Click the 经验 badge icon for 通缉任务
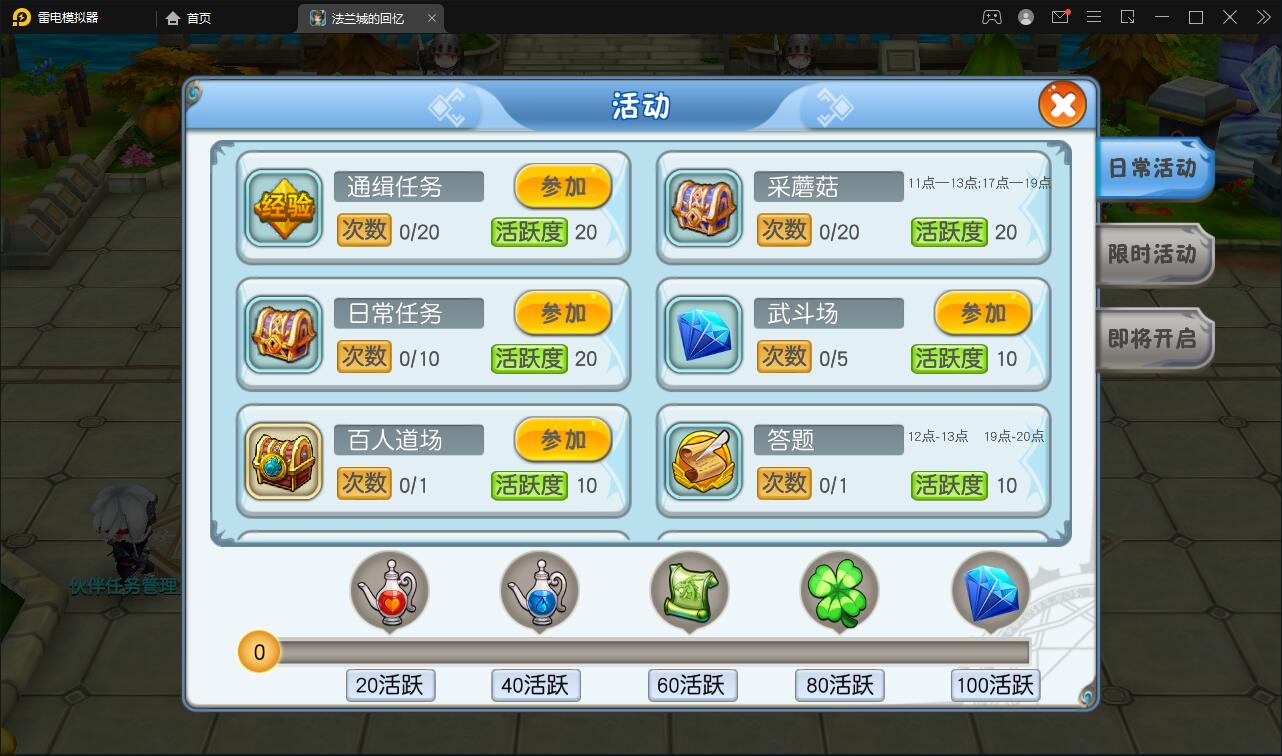 coord(283,208)
